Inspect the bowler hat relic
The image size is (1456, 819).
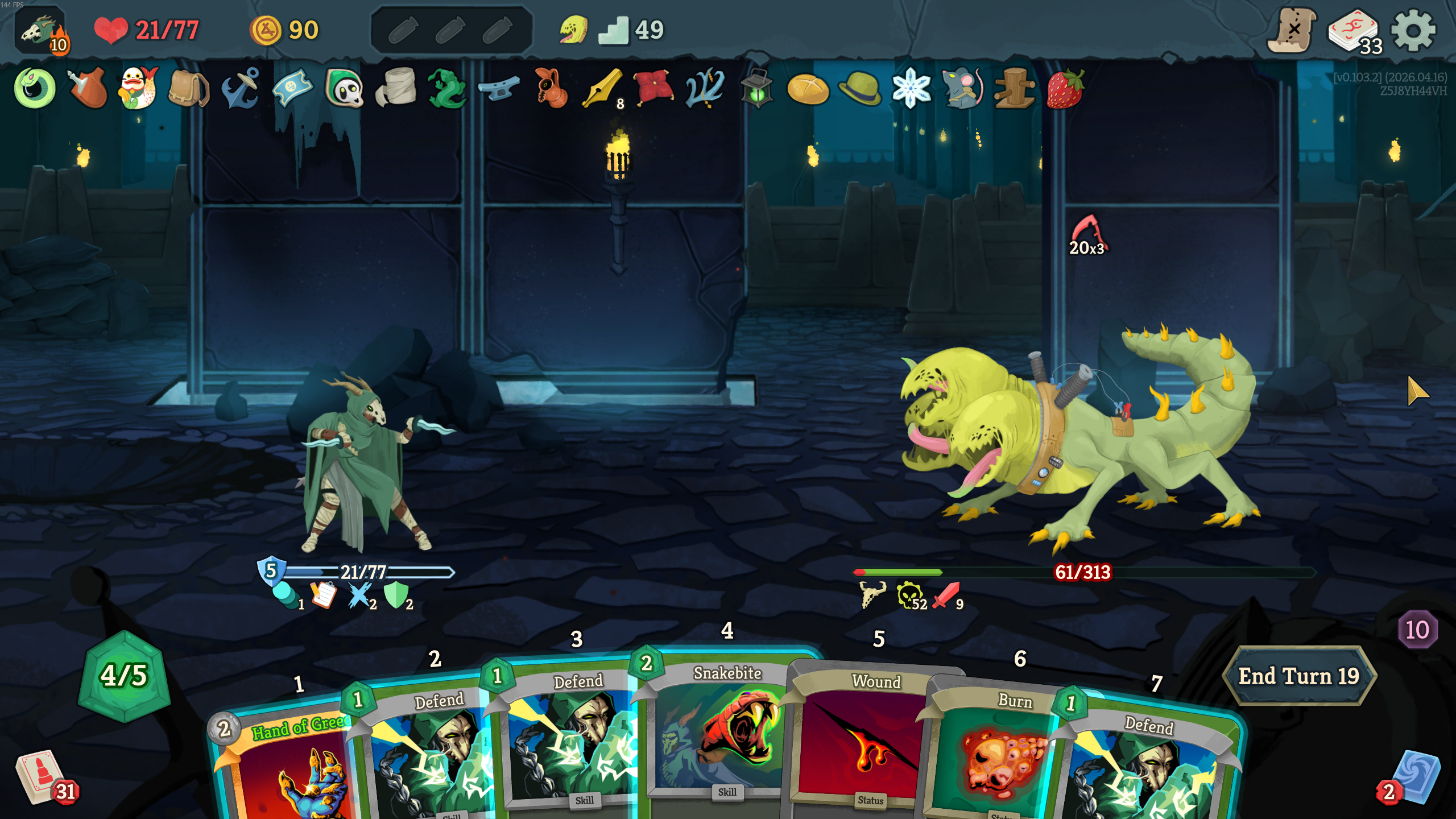coord(859,89)
